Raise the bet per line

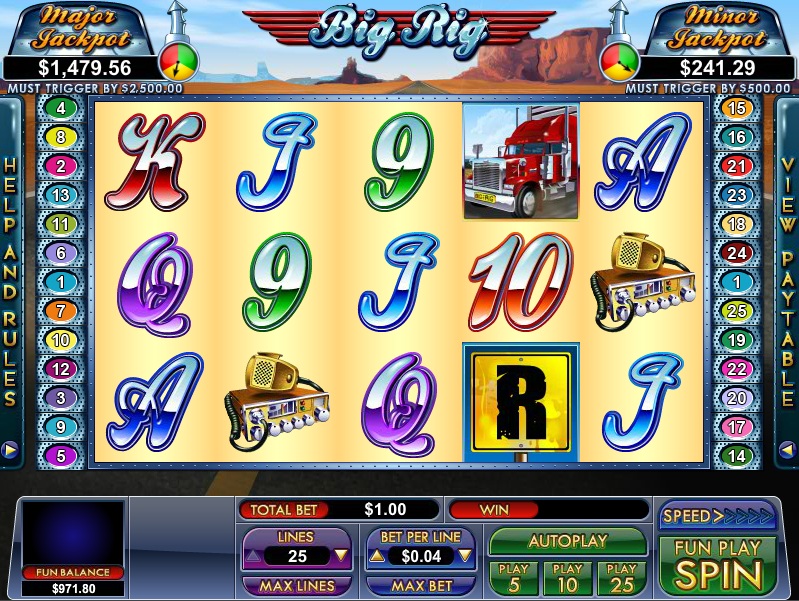point(376,556)
